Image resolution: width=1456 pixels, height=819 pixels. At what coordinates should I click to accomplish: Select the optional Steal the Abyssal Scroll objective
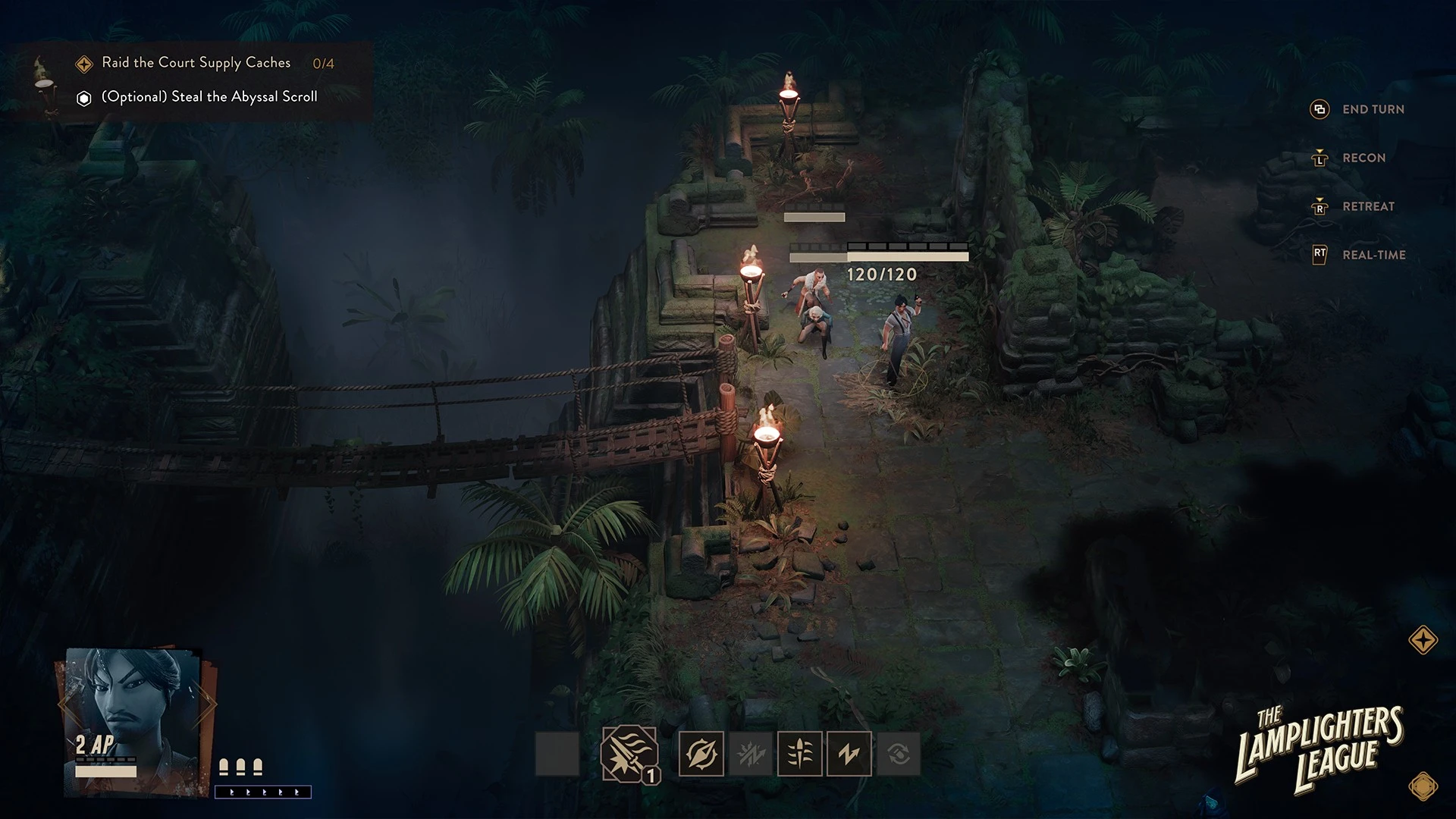point(209,97)
